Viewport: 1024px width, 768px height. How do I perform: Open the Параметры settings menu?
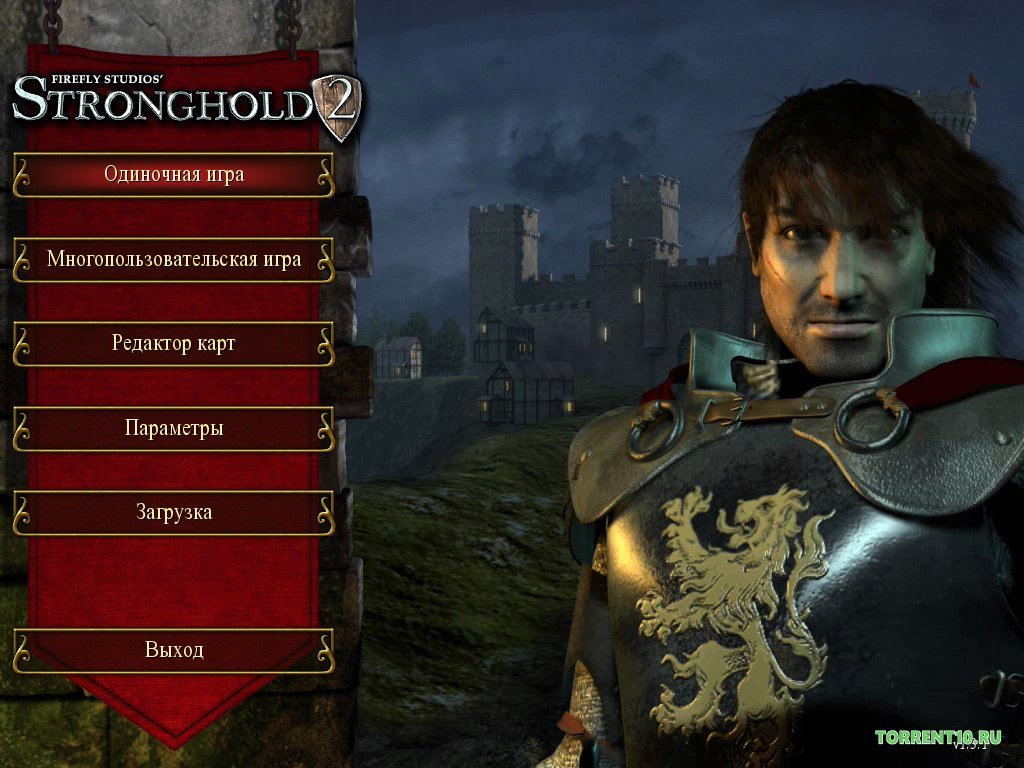(x=174, y=429)
